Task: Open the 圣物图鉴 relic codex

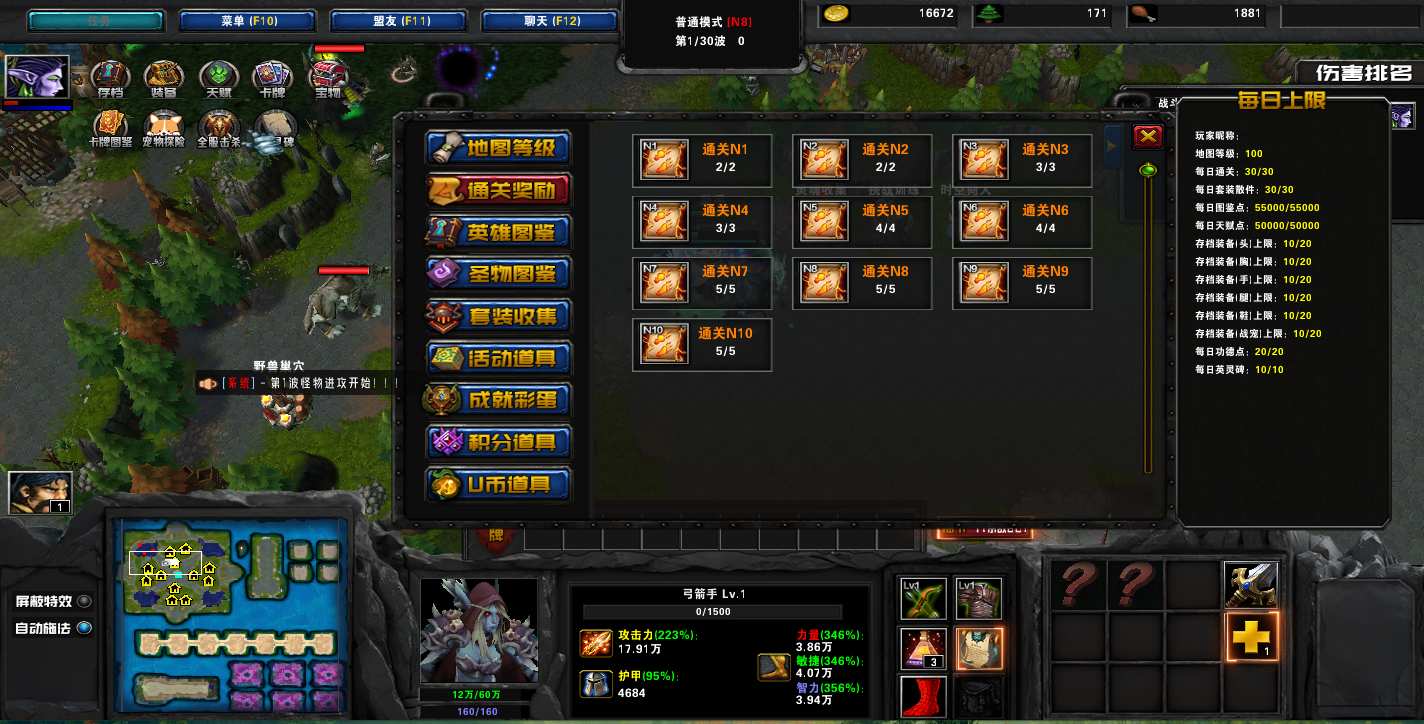Action: 498,274
